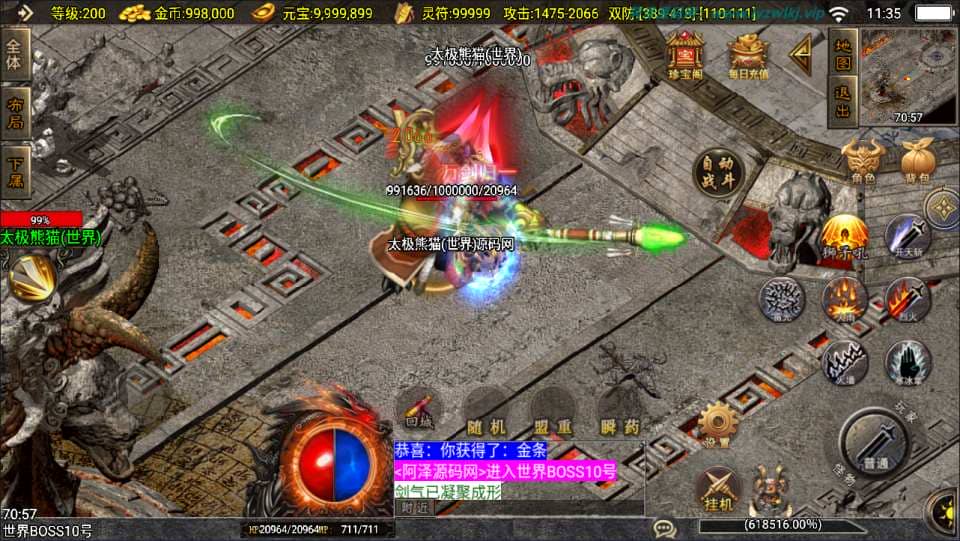The height and width of the screenshot is (541, 960).
Task: Select the 全体 tab on left panel
Action: pos(16,54)
